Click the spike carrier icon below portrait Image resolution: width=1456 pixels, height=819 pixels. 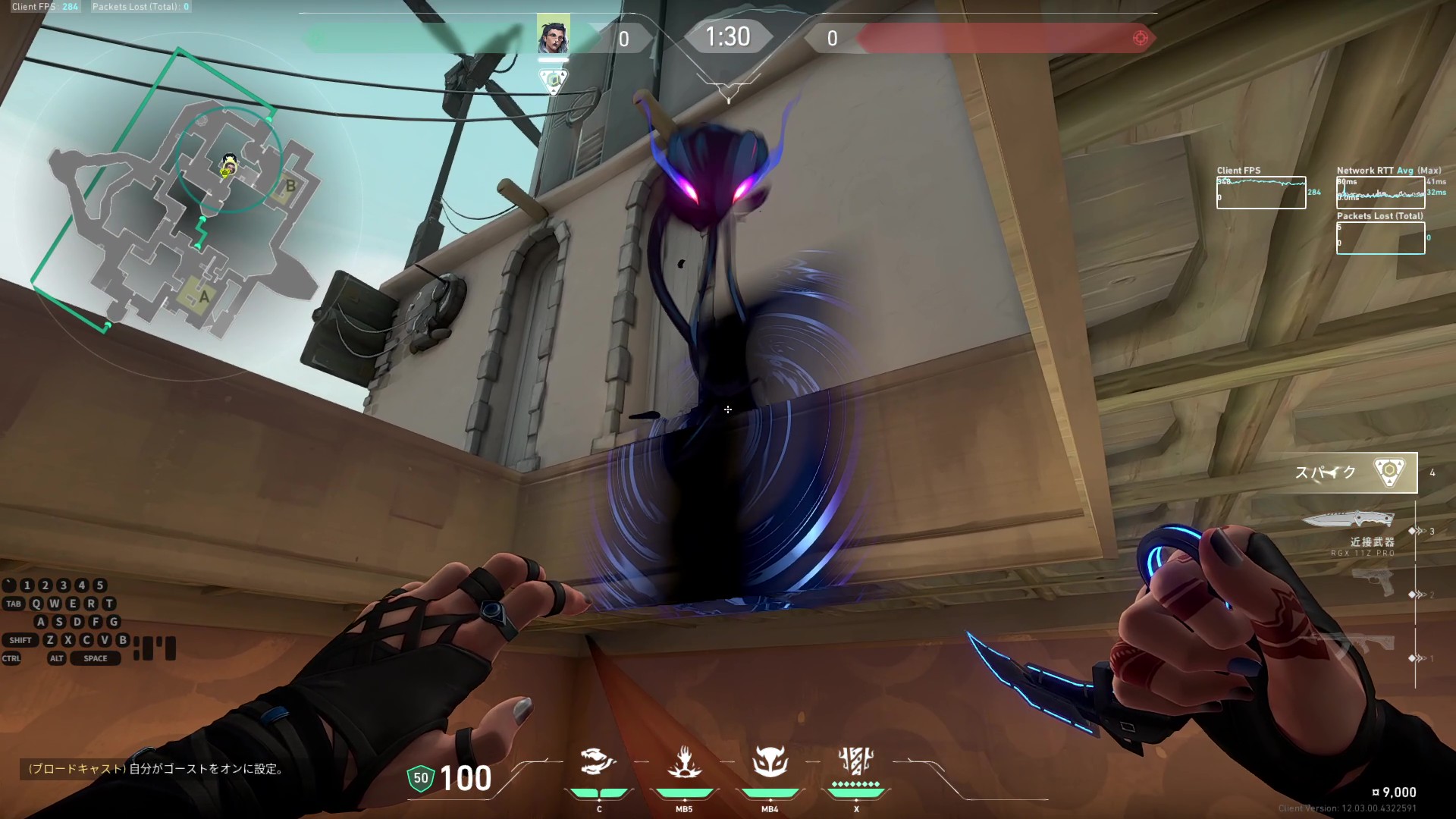click(x=553, y=80)
